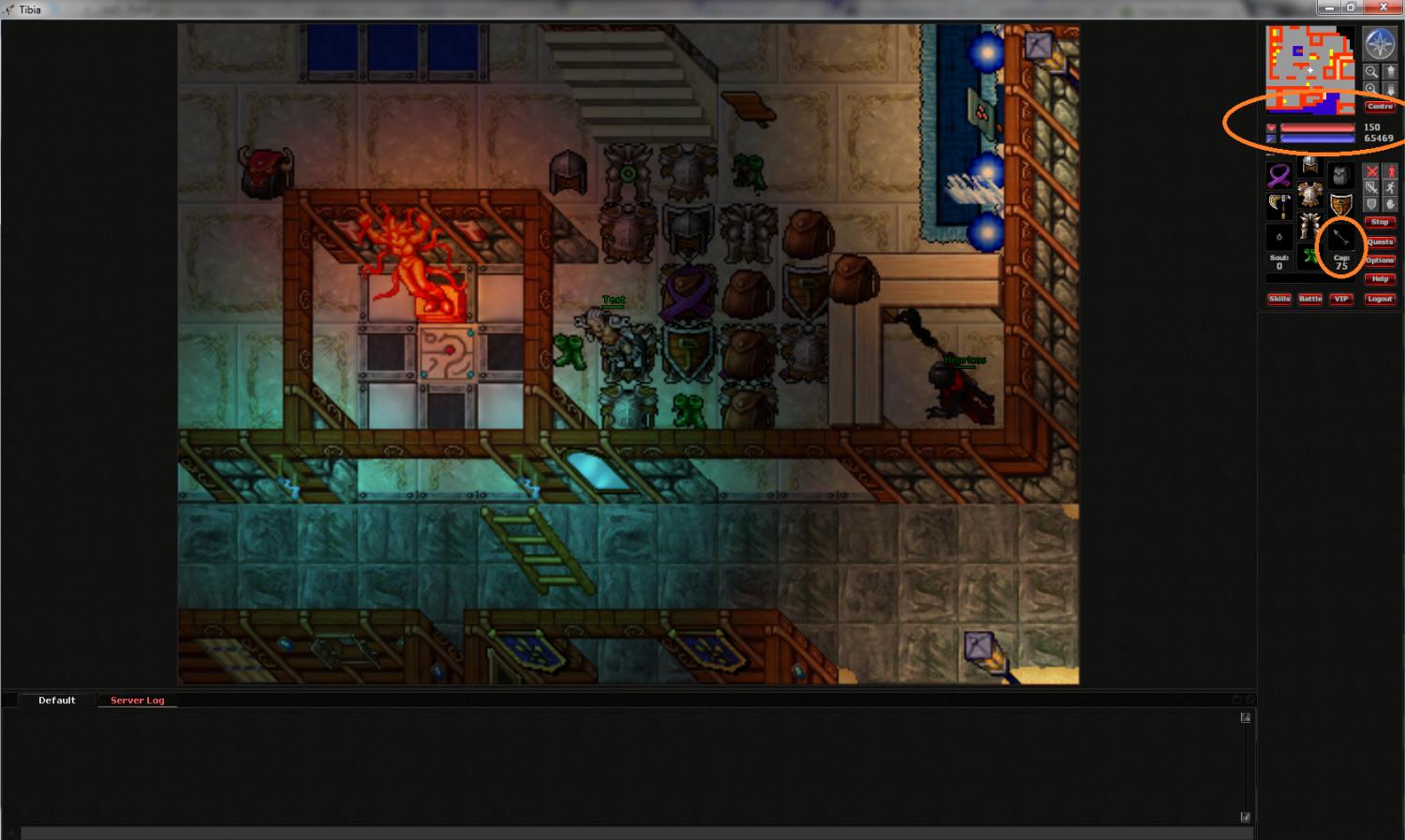Select the shield equipment slot
Image resolution: width=1405 pixels, height=840 pixels.
click(1341, 203)
